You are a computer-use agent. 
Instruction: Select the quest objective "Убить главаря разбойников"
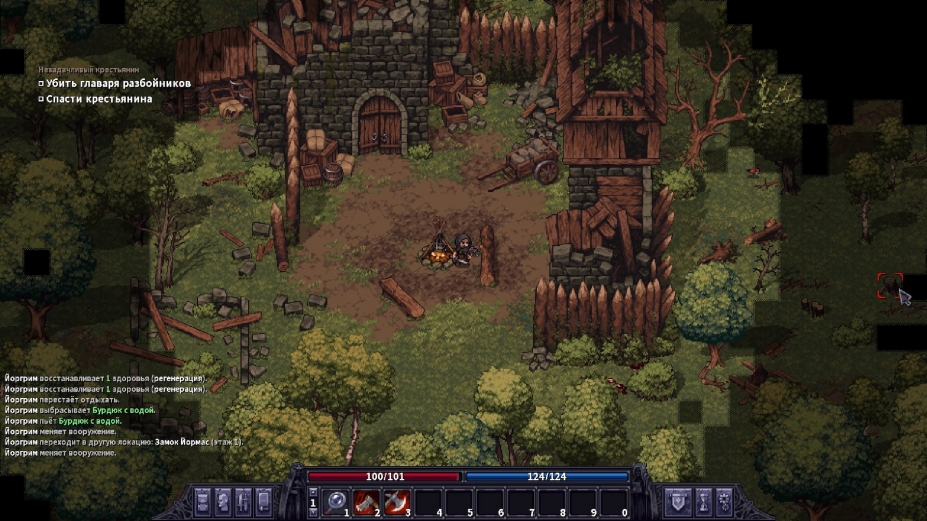pos(118,84)
